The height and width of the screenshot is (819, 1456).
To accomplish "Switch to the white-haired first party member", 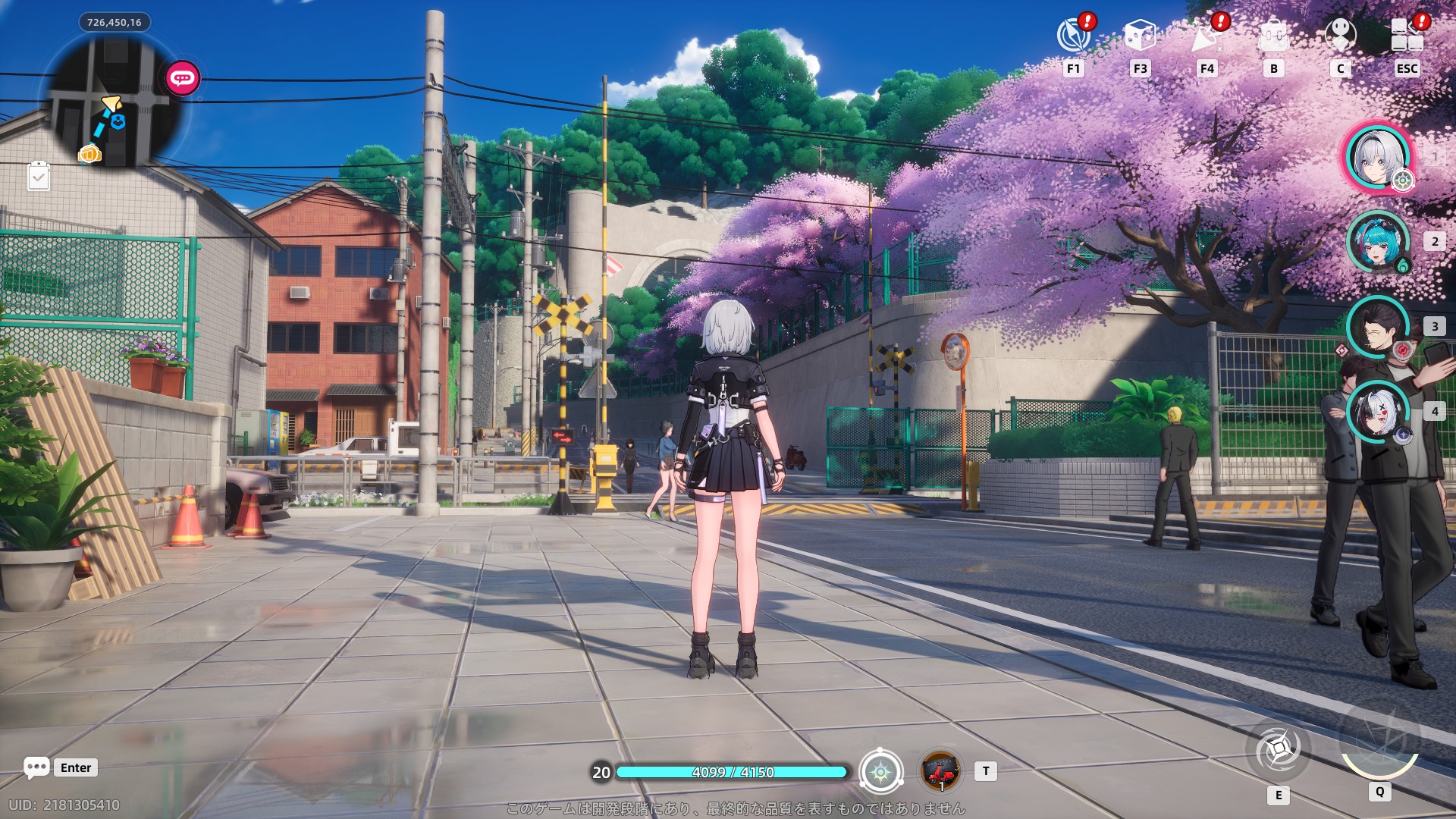I will [1376, 158].
